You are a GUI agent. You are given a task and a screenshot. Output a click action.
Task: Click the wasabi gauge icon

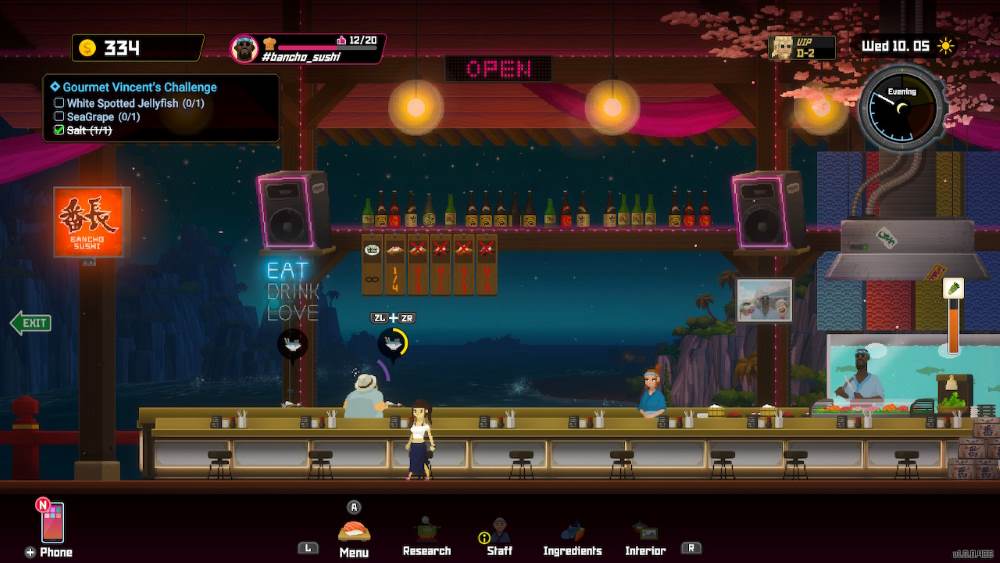(953, 289)
